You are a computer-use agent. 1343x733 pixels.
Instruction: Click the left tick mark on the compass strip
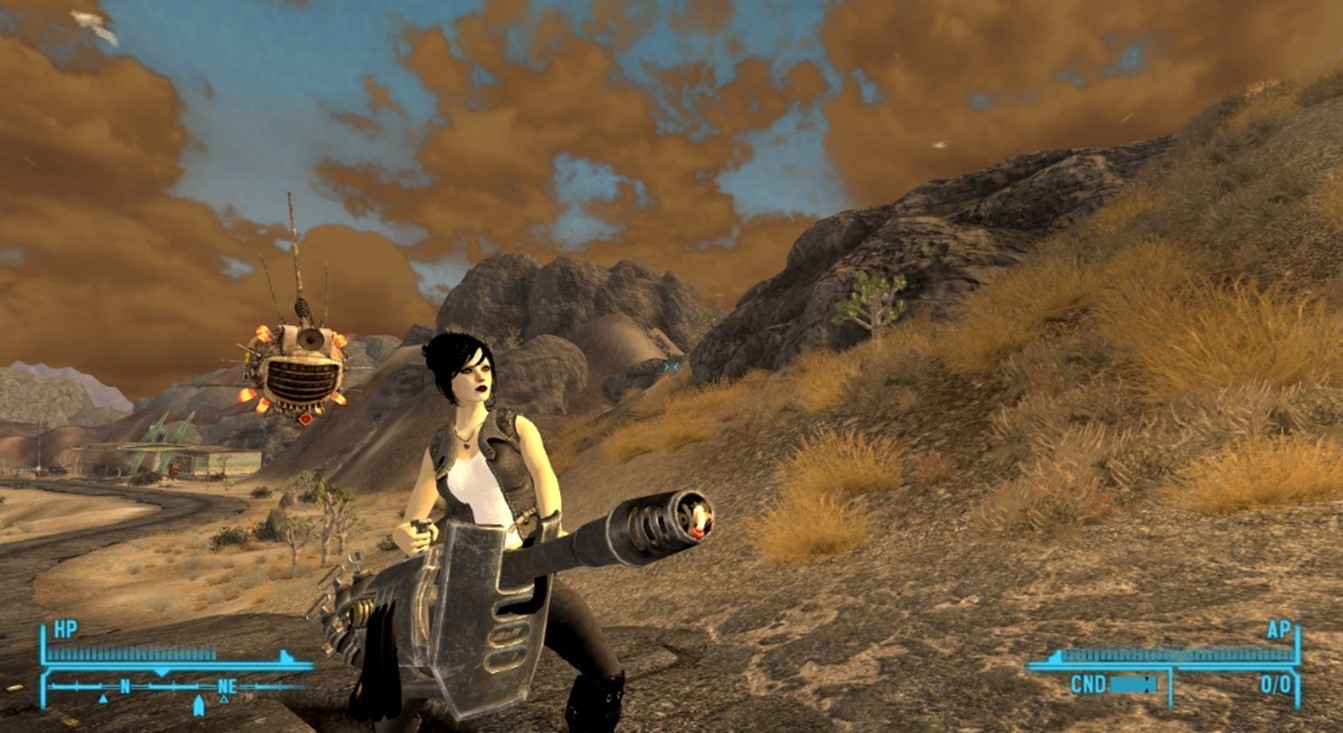(x=52, y=686)
